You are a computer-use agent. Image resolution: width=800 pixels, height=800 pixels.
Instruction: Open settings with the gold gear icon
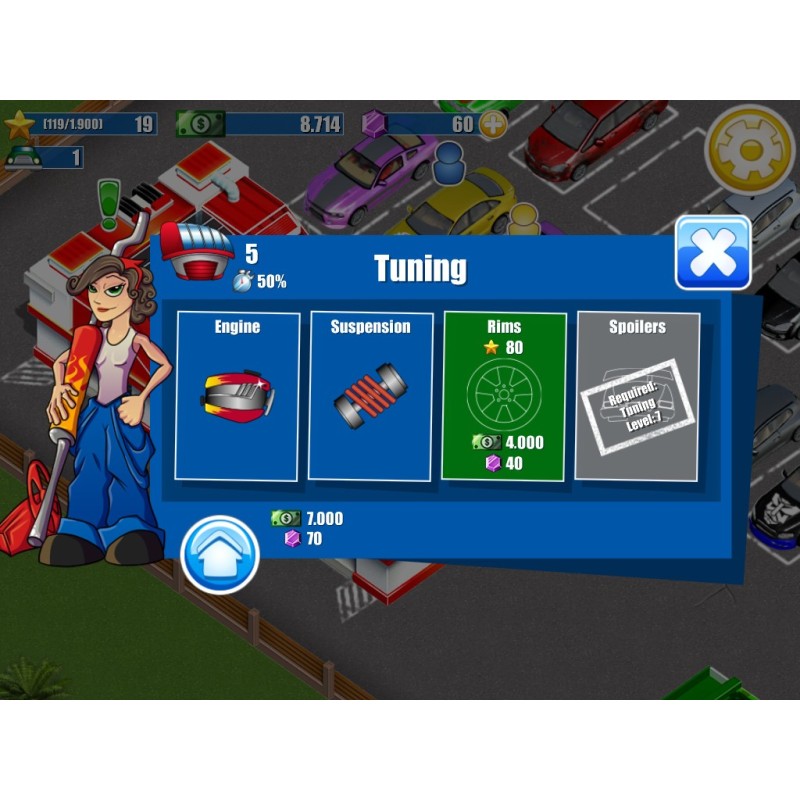750,149
